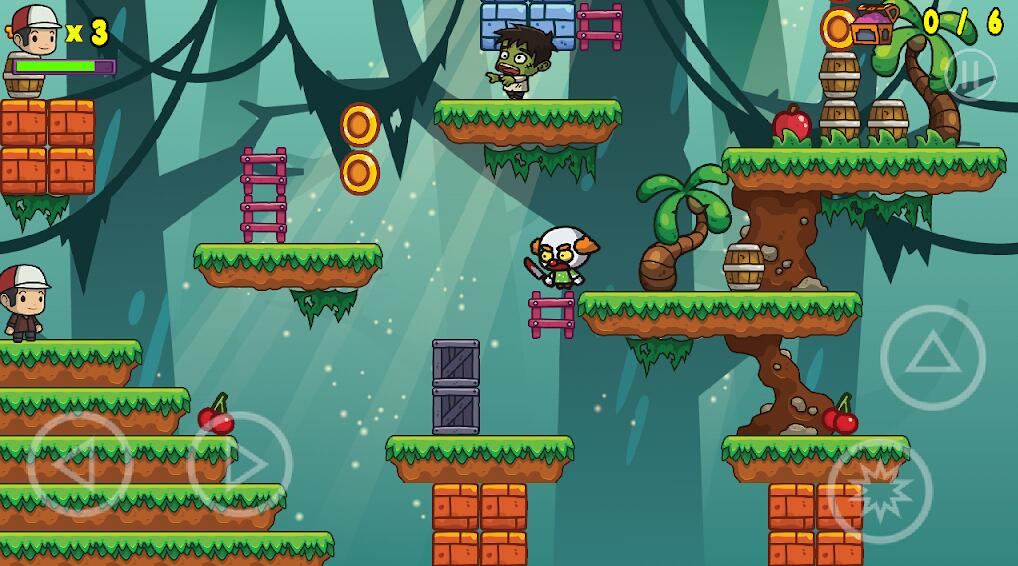Pause the game with the pause button
This screenshot has width=1018, height=566.
969,74
